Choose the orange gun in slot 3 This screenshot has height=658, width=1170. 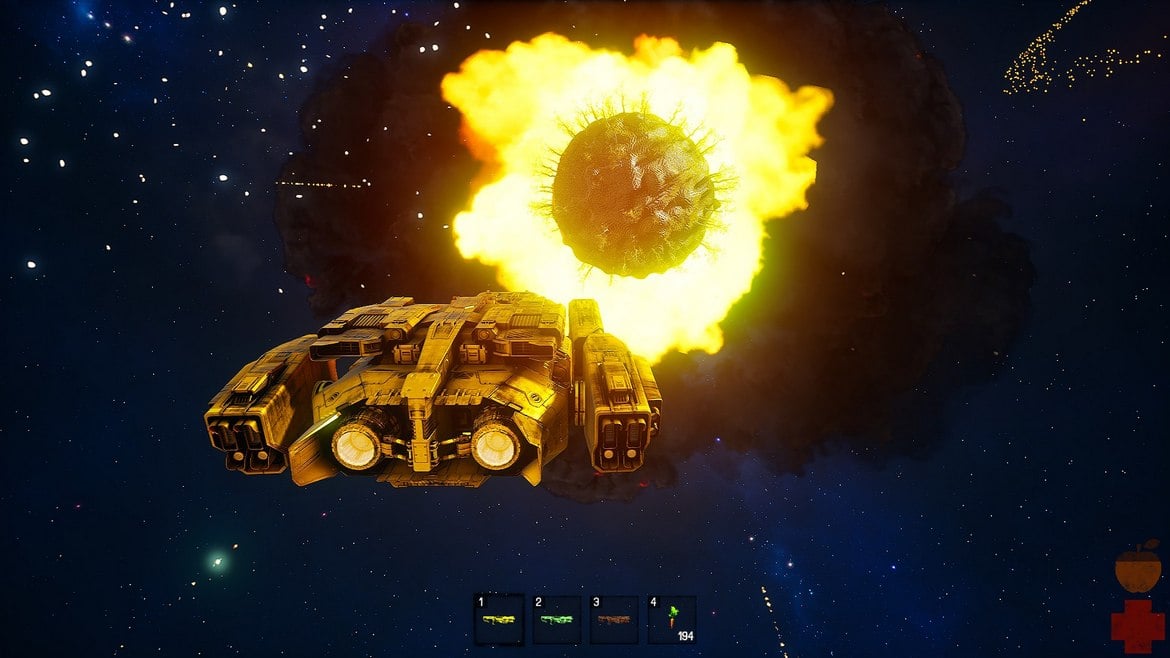[614, 619]
